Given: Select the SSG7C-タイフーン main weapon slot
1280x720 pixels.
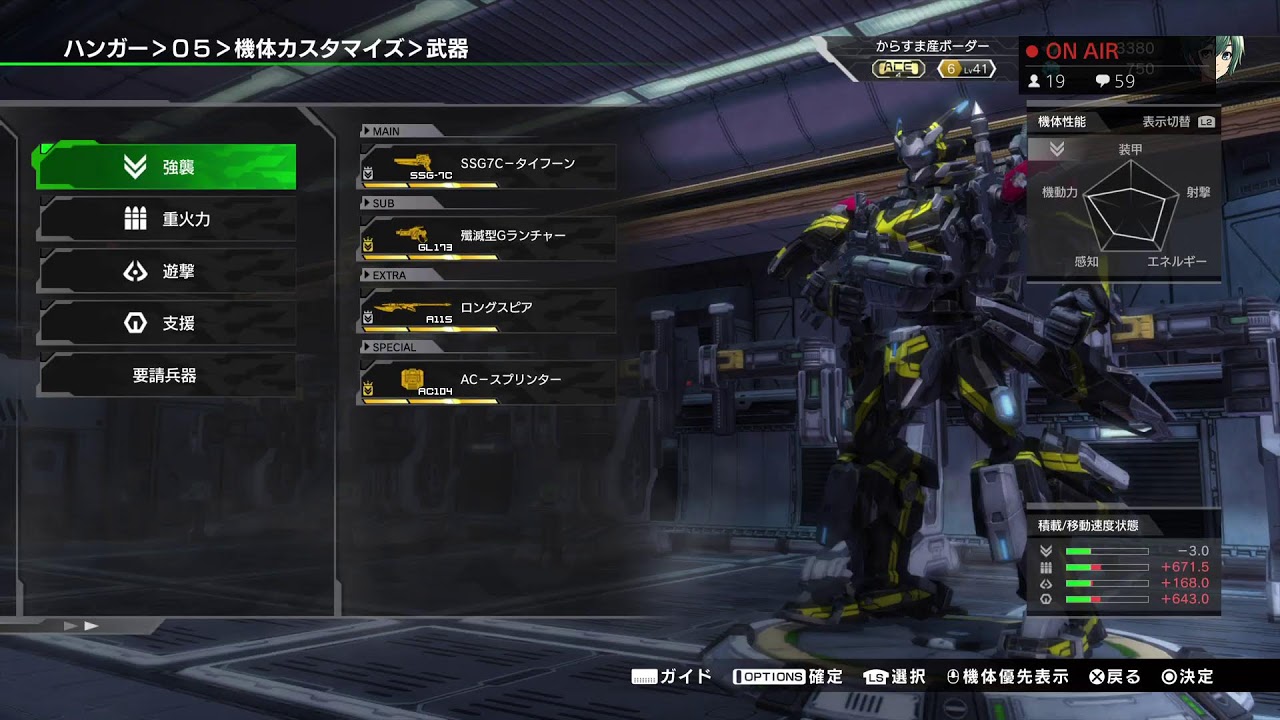Looking at the screenshot, I should coord(487,165).
